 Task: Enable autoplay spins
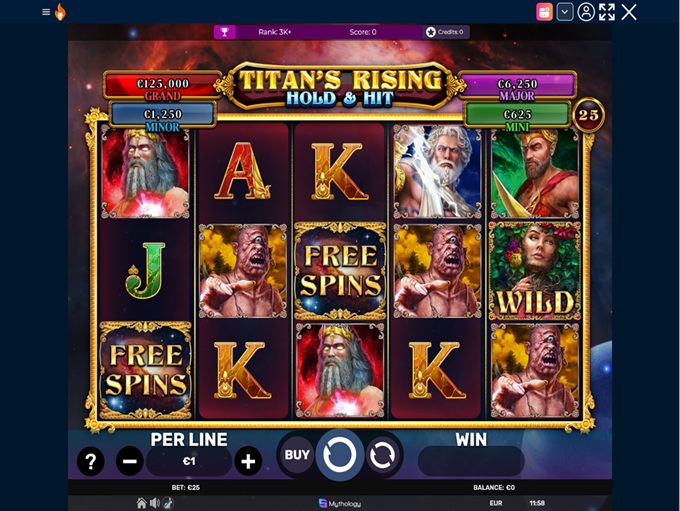point(381,455)
